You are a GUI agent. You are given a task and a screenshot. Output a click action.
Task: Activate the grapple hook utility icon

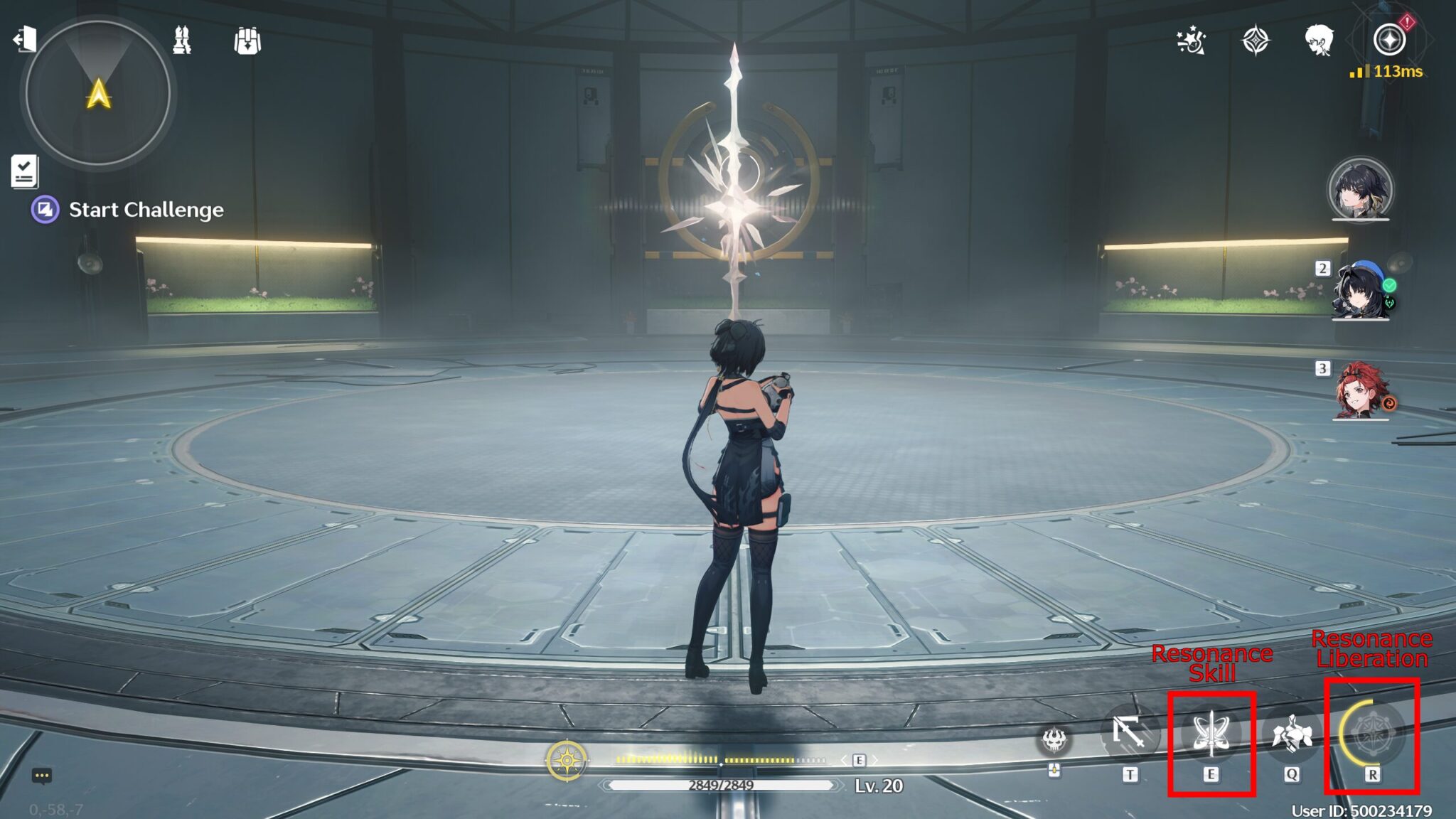tap(1130, 732)
